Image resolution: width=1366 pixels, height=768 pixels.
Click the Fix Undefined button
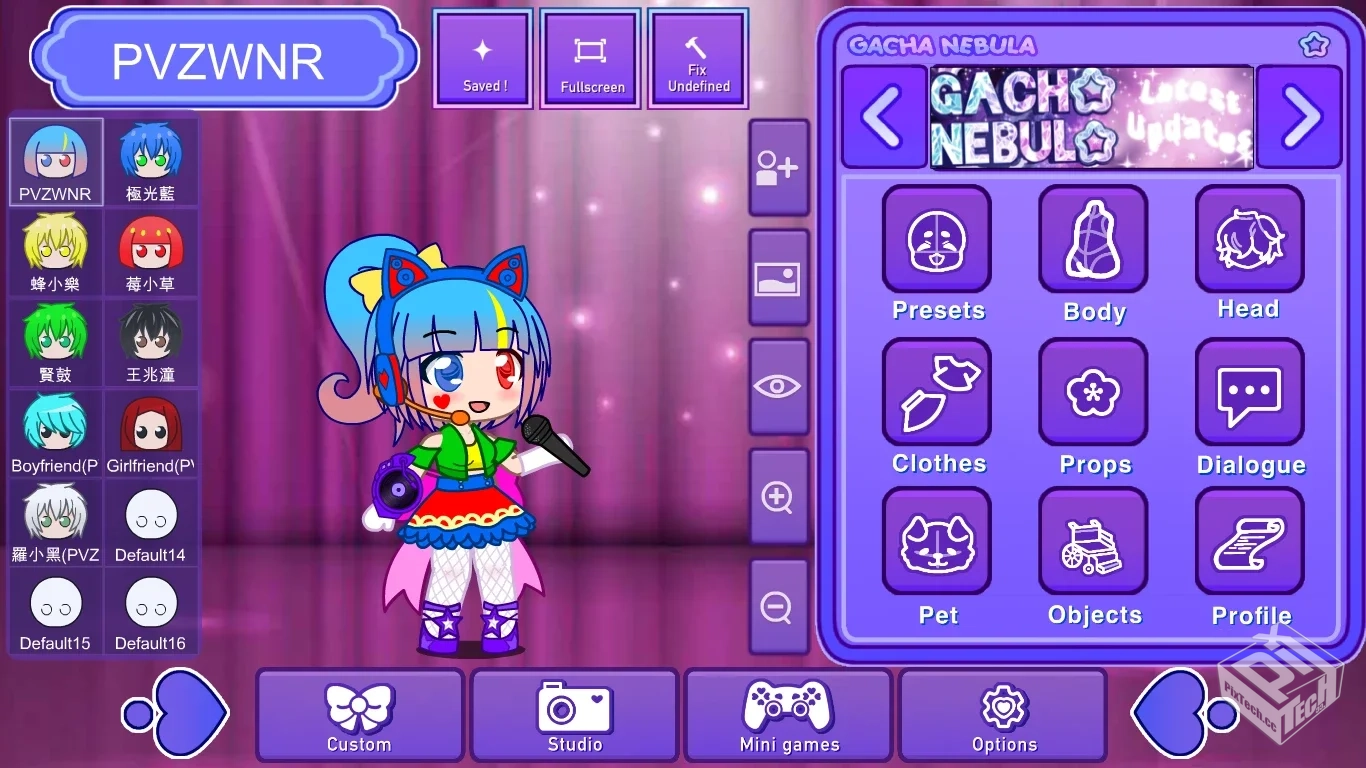(x=697, y=58)
